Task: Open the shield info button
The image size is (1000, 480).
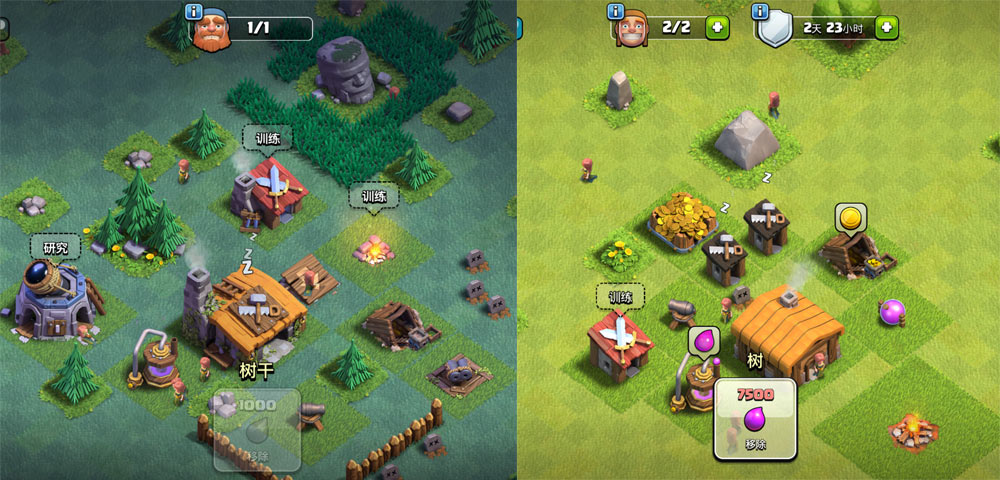Action: [x=762, y=12]
